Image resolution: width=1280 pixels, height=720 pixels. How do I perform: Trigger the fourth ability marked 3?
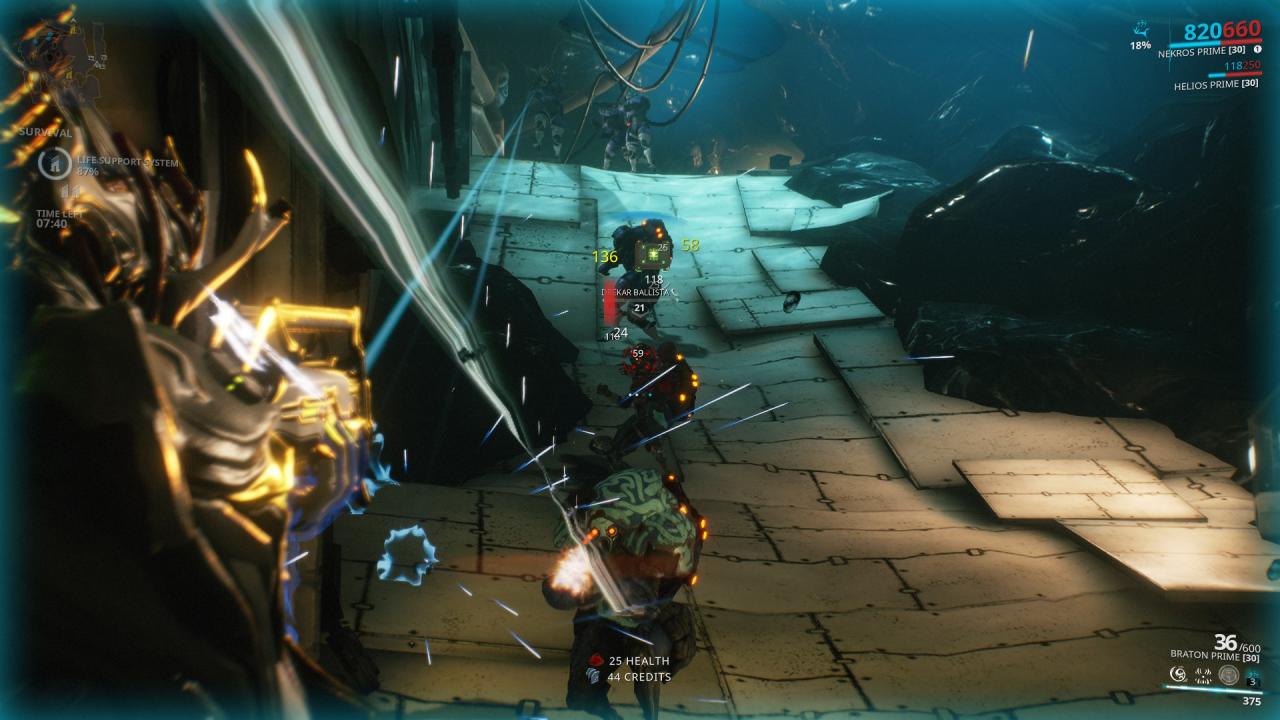[1254, 676]
